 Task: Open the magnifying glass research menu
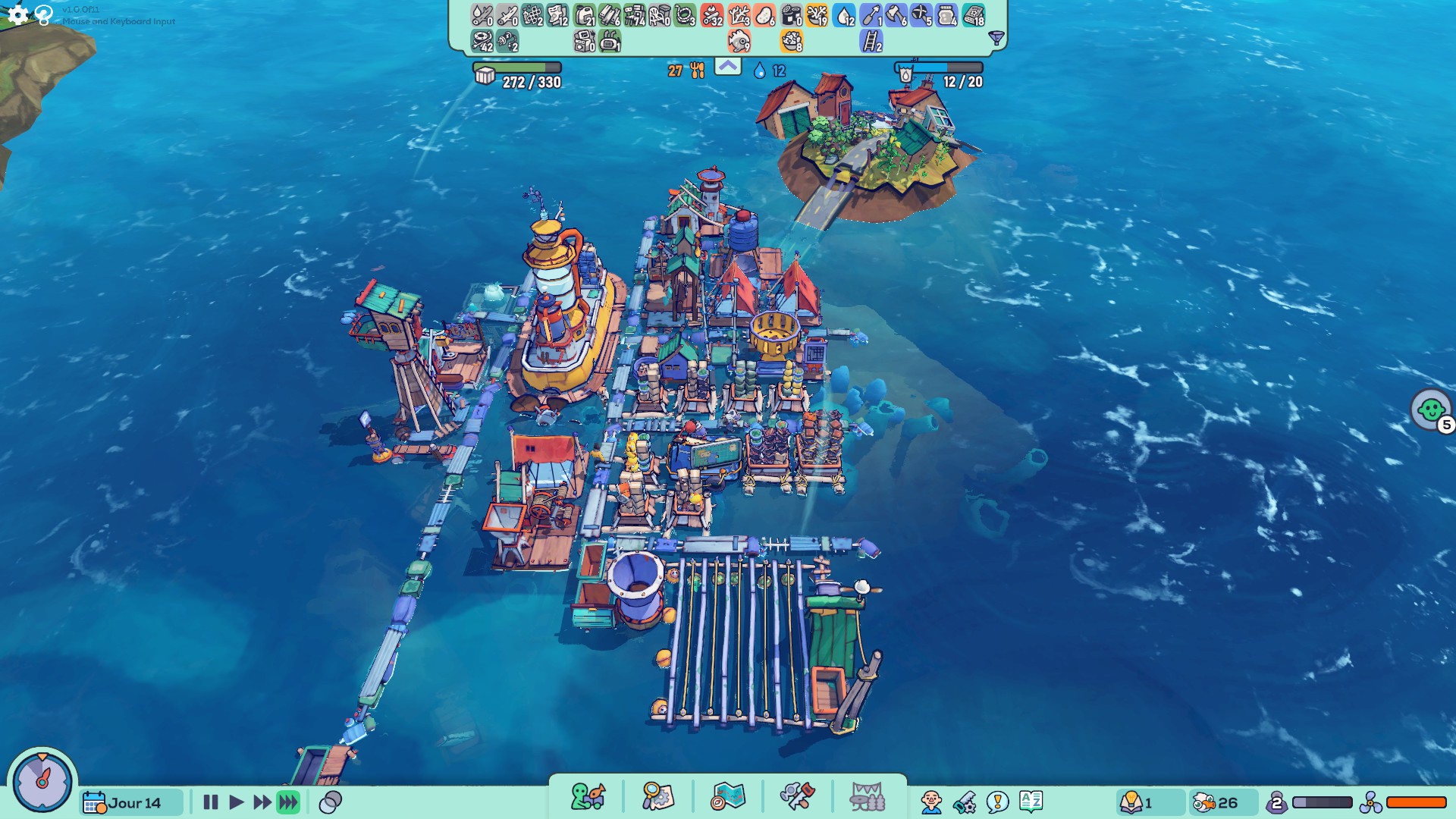[657, 797]
